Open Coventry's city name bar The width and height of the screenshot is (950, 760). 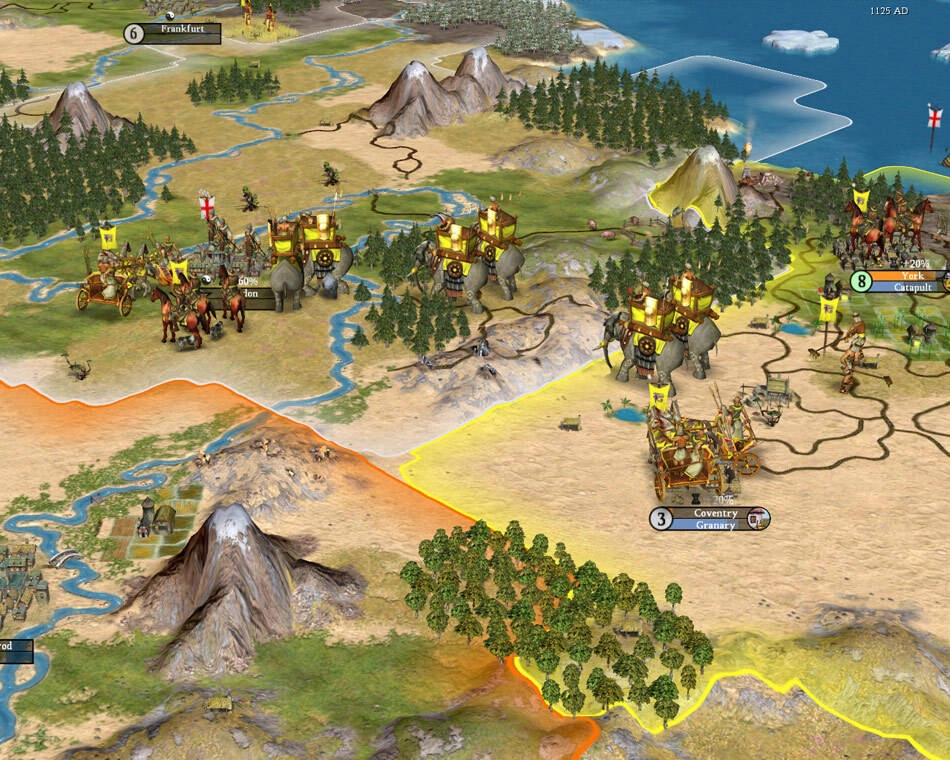[715, 514]
